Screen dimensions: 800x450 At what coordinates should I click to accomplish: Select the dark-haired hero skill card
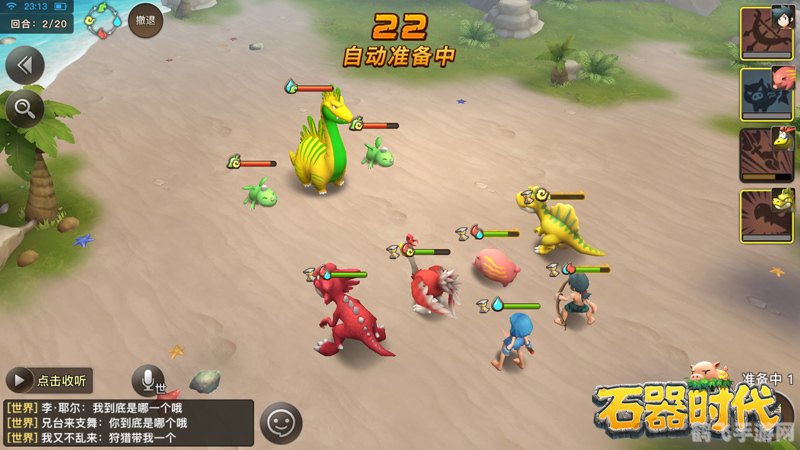point(766,33)
